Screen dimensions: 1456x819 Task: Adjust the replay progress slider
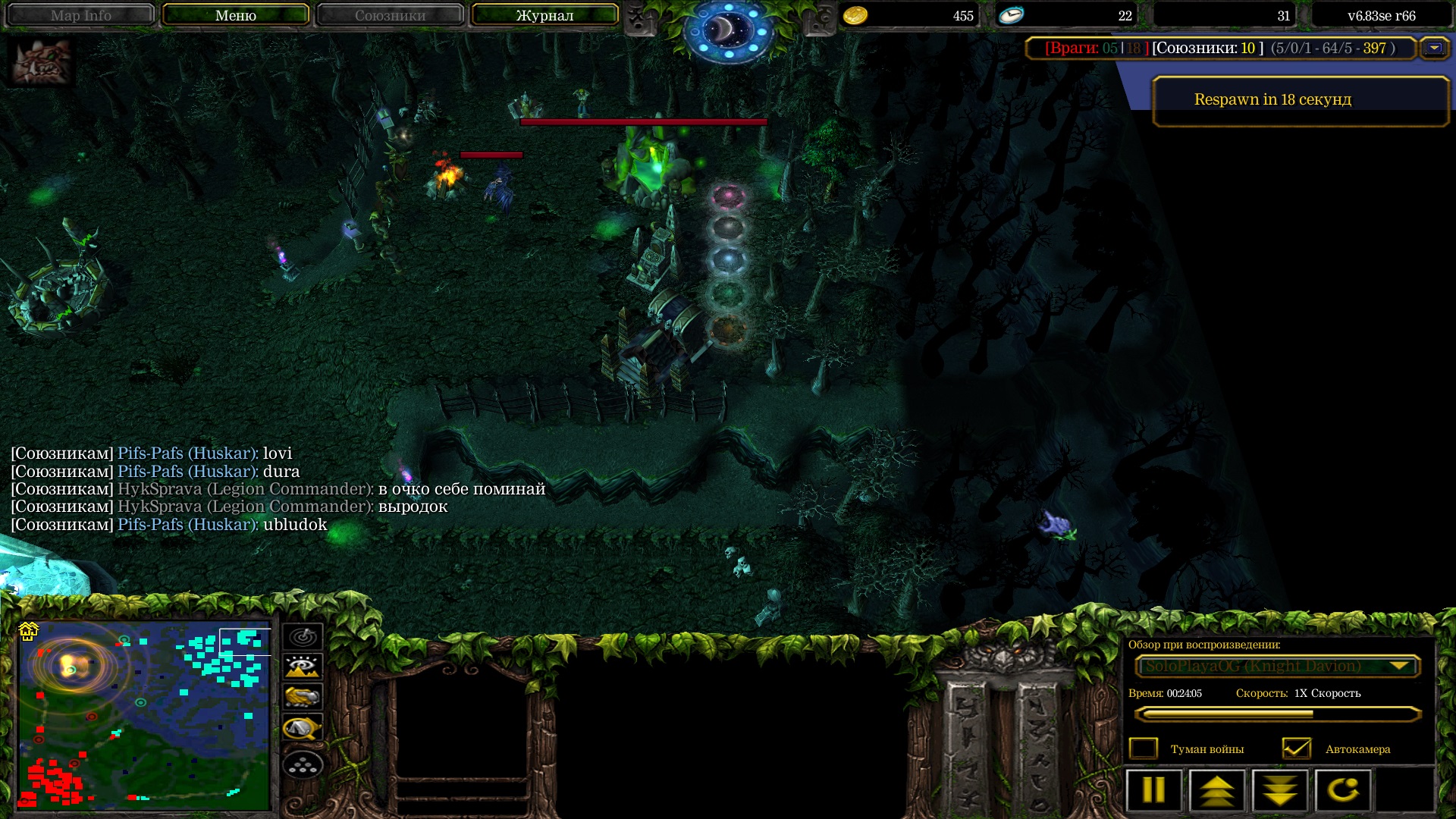[1277, 714]
